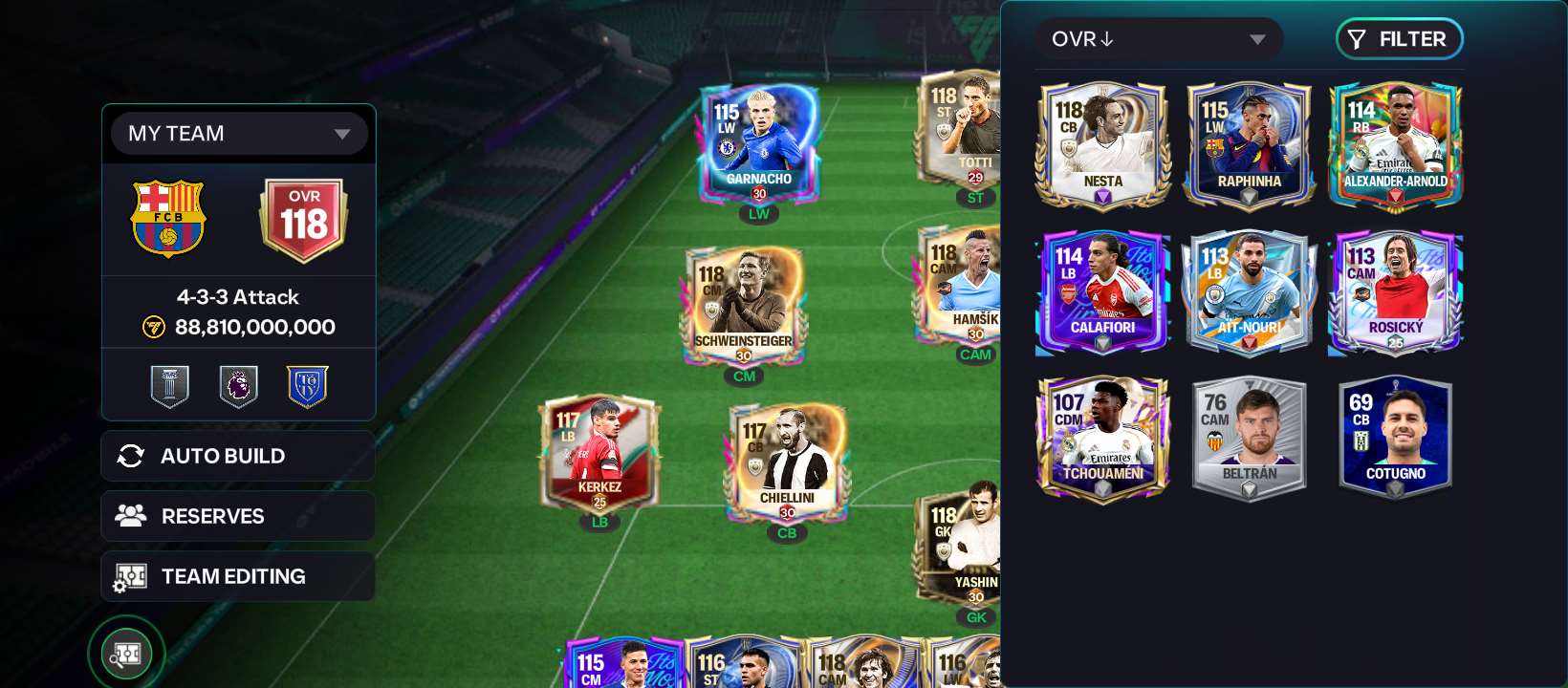The height and width of the screenshot is (688, 1568).
Task: Open the pitch magnifier view in bottom left
Action: 125,653
